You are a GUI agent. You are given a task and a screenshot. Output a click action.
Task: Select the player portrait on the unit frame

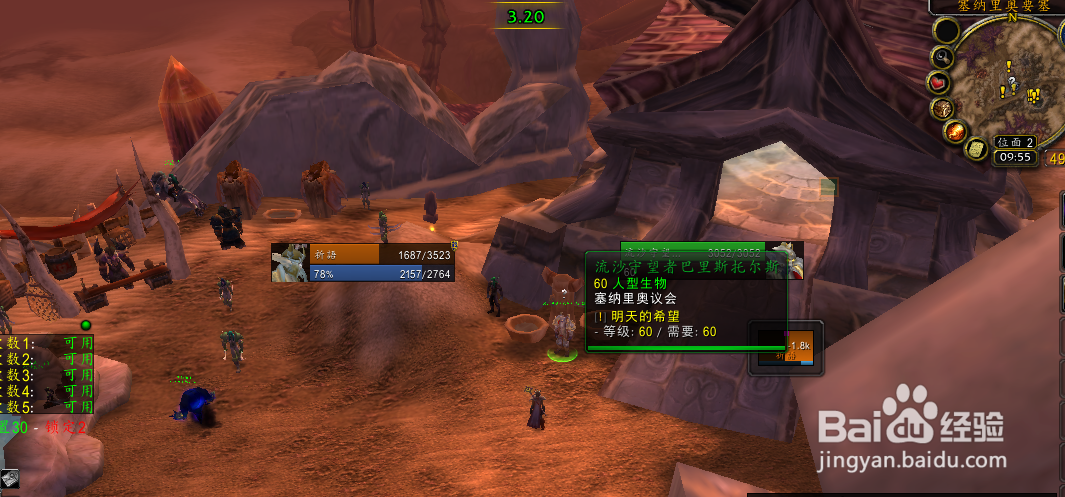point(290,262)
